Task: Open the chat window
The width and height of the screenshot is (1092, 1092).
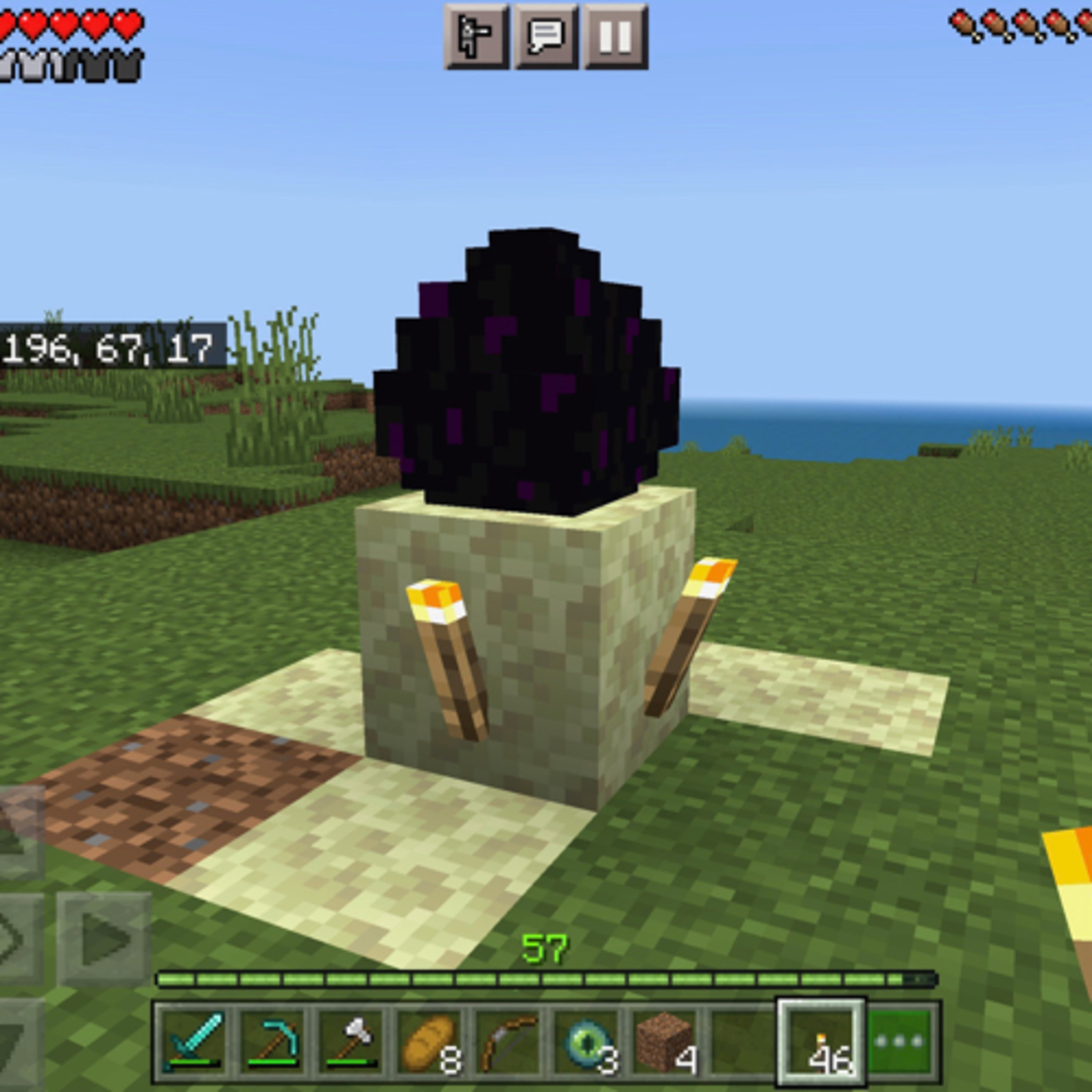Action: [x=545, y=37]
